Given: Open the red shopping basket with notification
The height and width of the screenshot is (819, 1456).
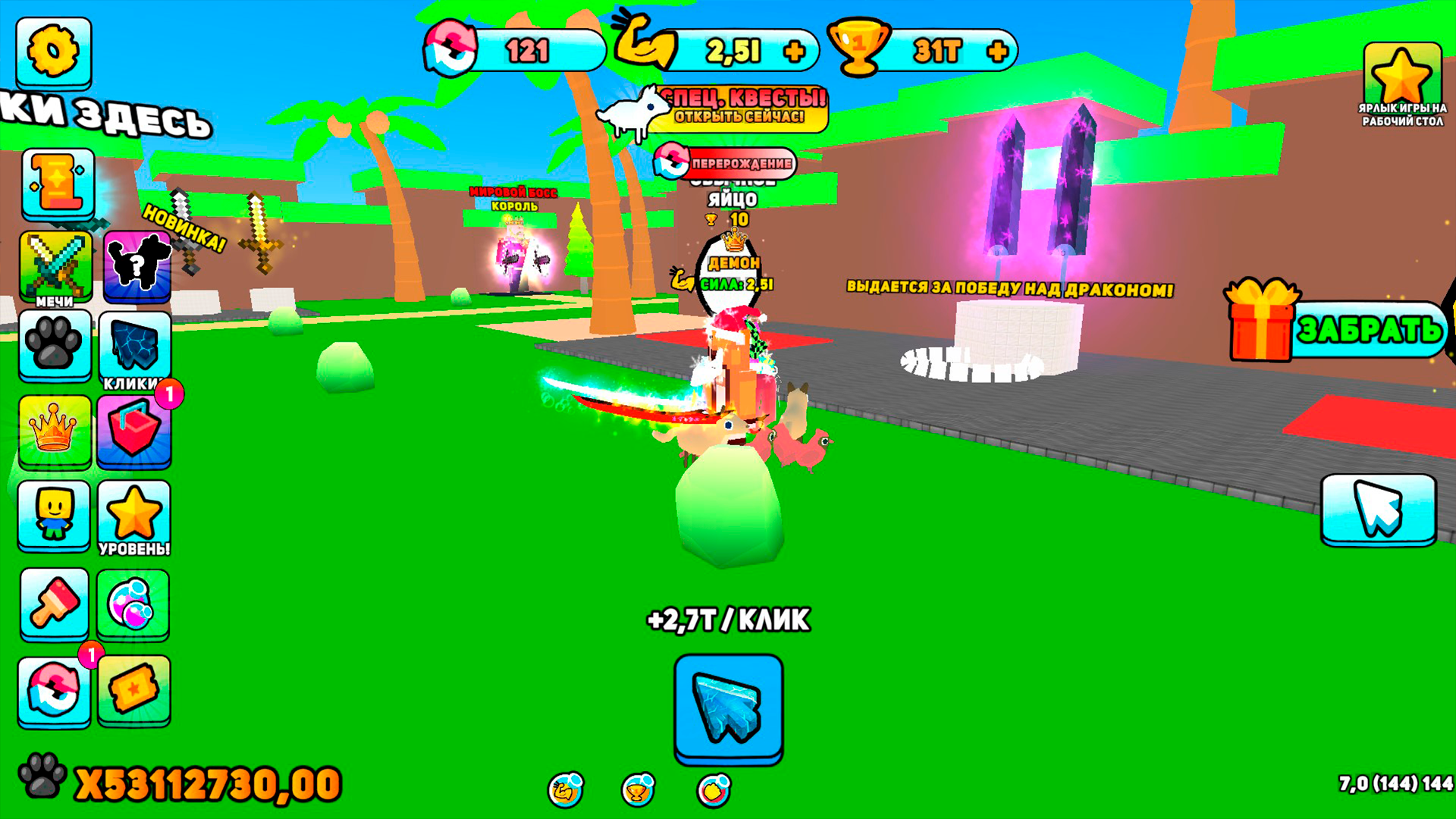Looking at the screenshot, I should (135, 432).
